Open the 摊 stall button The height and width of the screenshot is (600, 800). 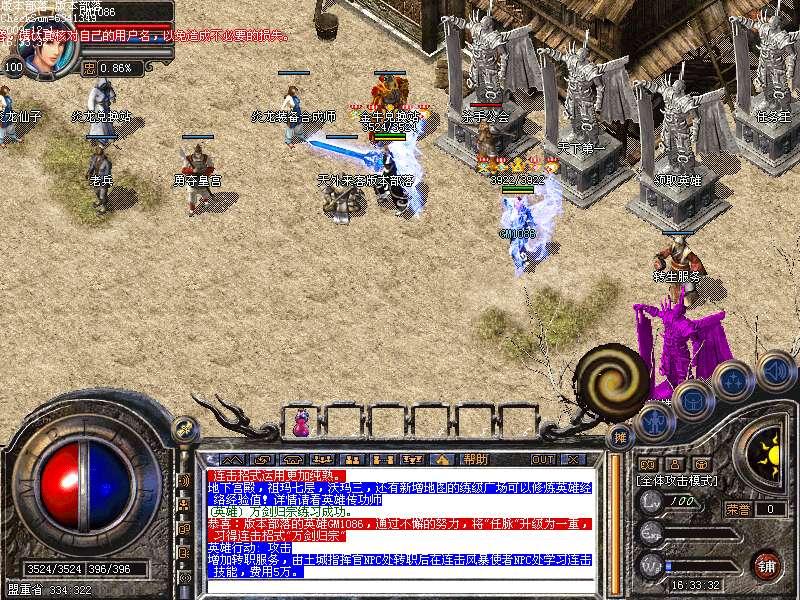point(620,437)
